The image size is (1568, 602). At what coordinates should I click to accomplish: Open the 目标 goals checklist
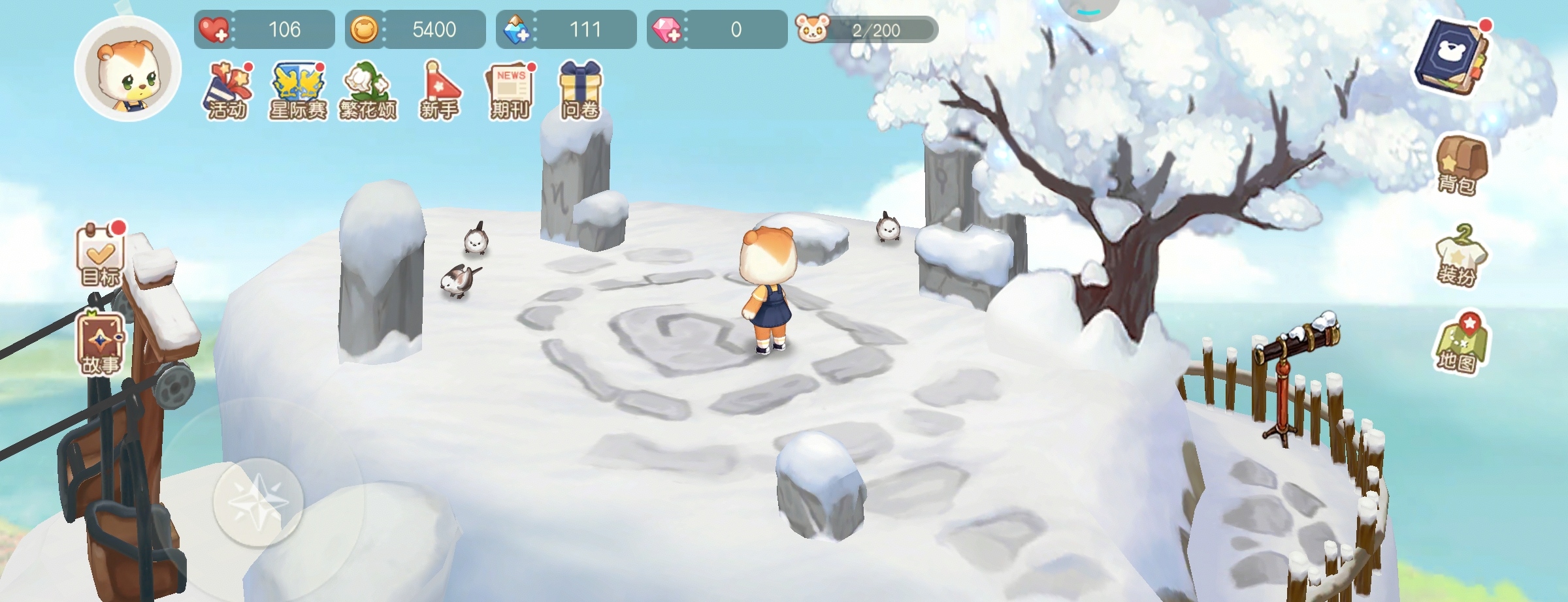click(x=101, y=256)
